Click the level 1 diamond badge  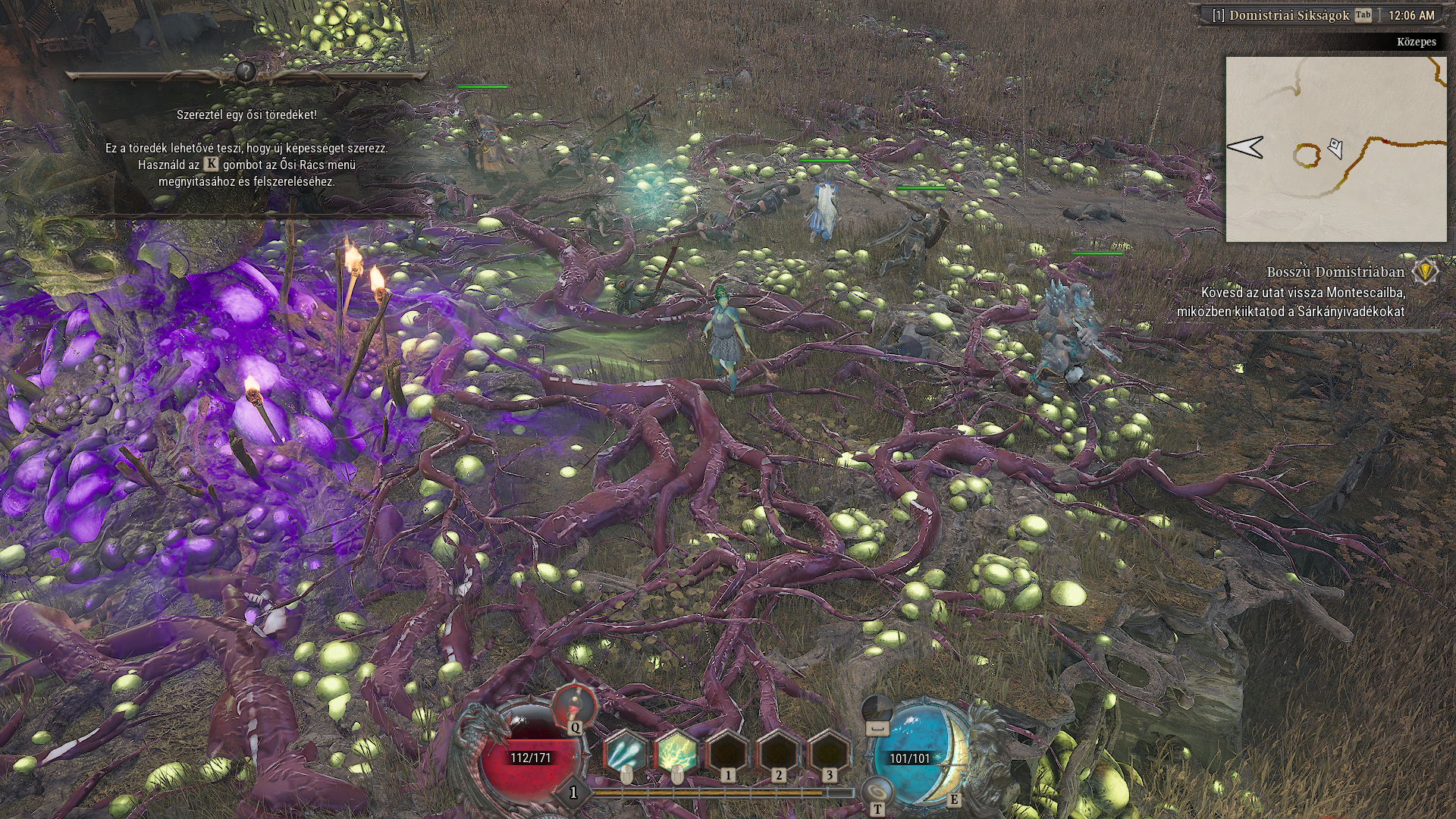click(x=573, y=792)
